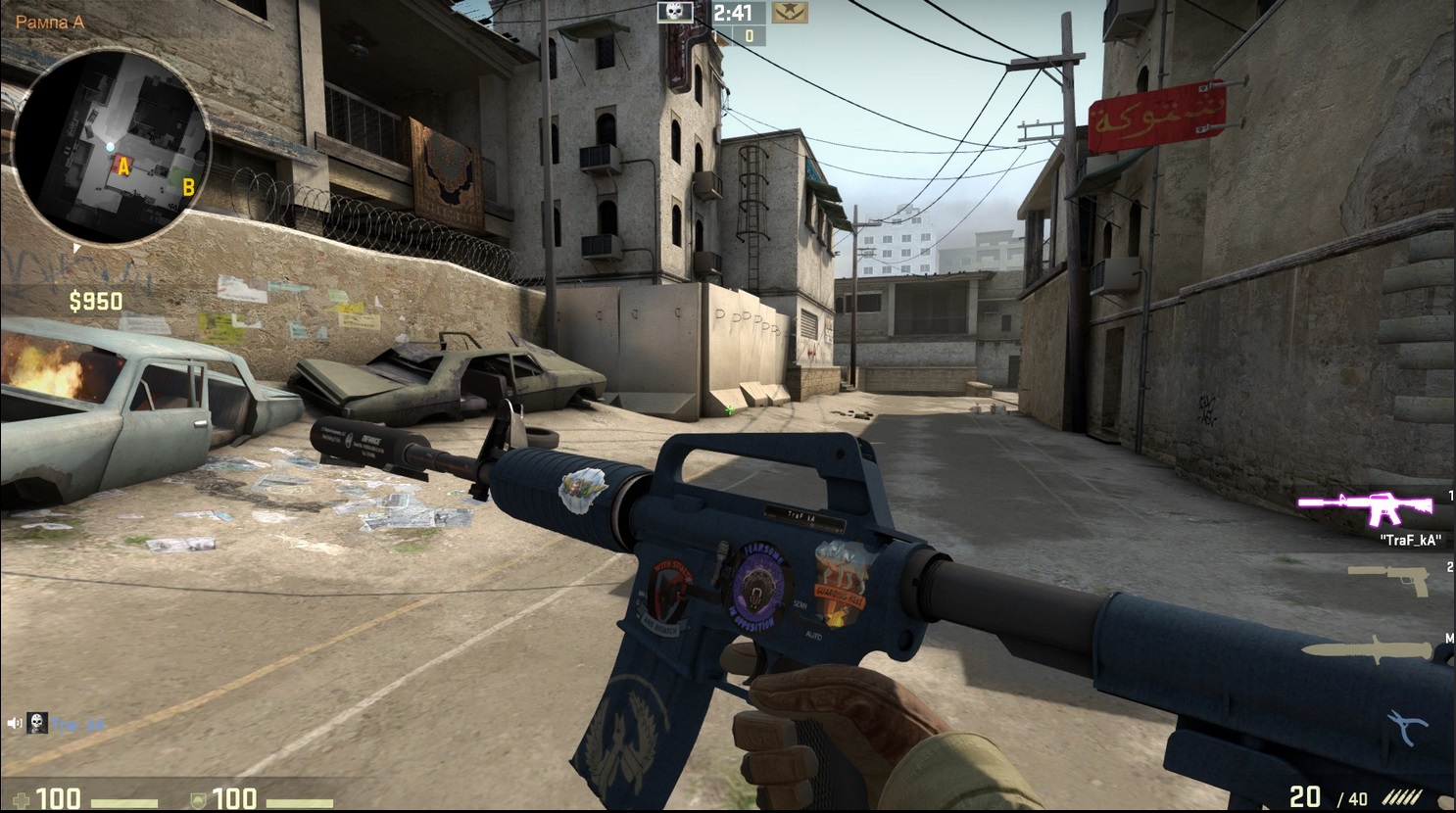
Task: Click the player avatar beside the voice icon
Action: (x=37, y=723)
